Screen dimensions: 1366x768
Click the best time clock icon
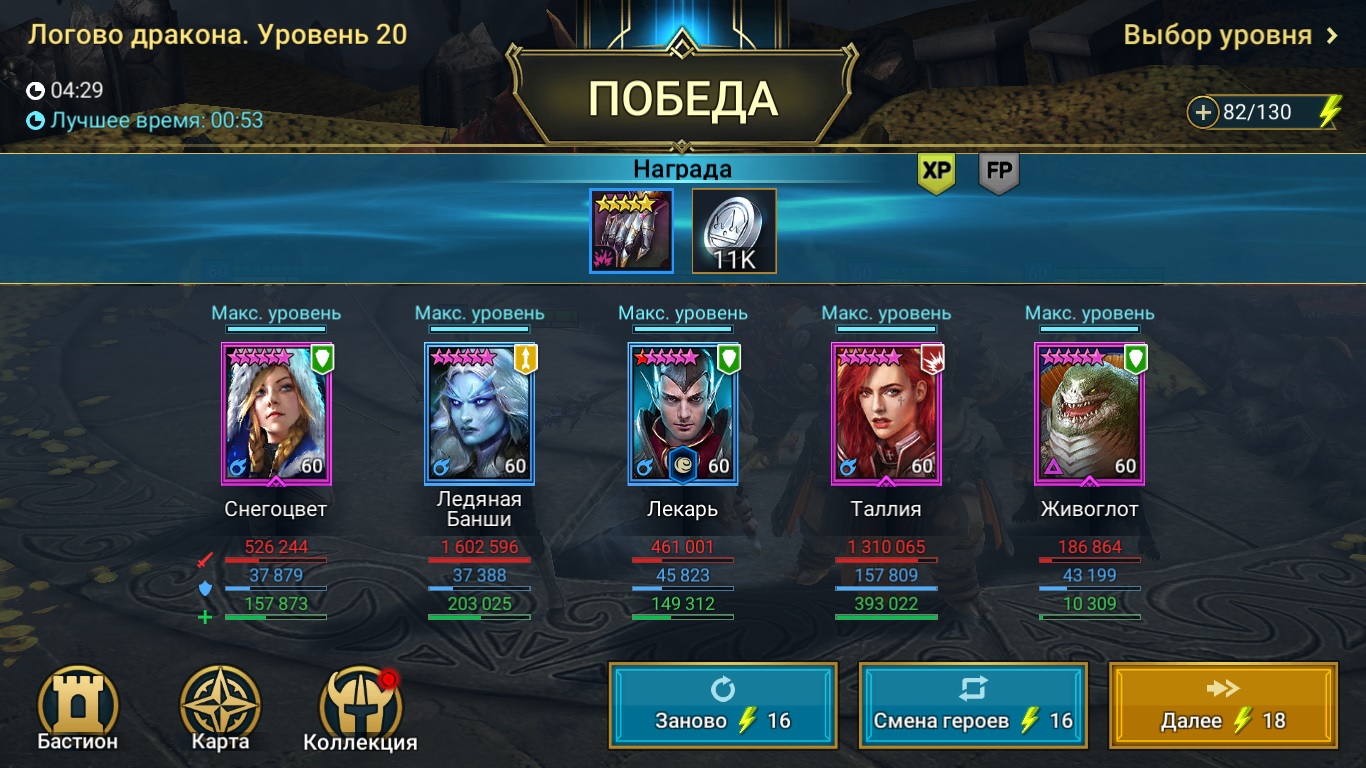click(x=34, y=123)
